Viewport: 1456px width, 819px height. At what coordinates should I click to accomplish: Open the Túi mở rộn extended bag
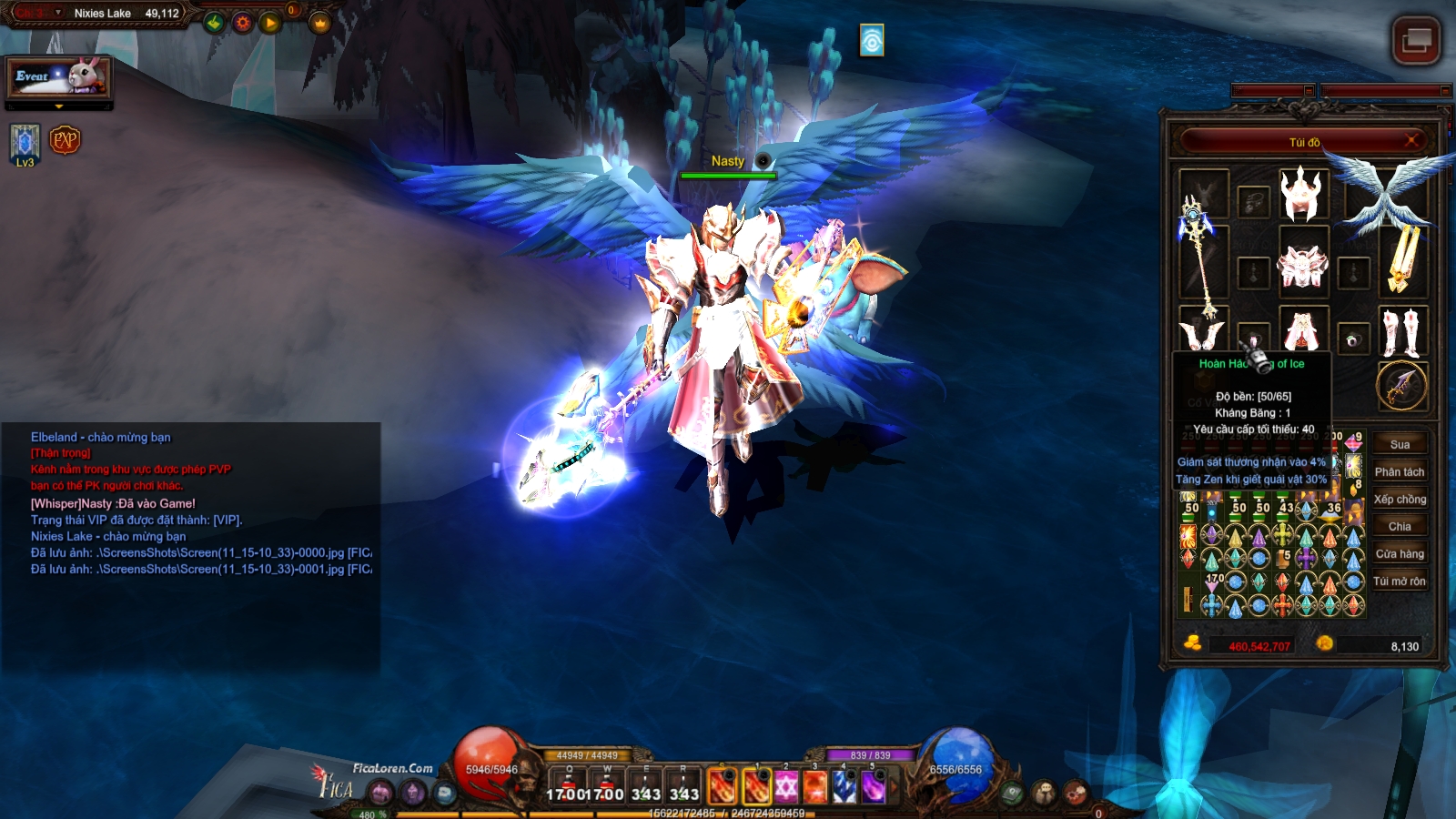click(x=1400, y=581)
